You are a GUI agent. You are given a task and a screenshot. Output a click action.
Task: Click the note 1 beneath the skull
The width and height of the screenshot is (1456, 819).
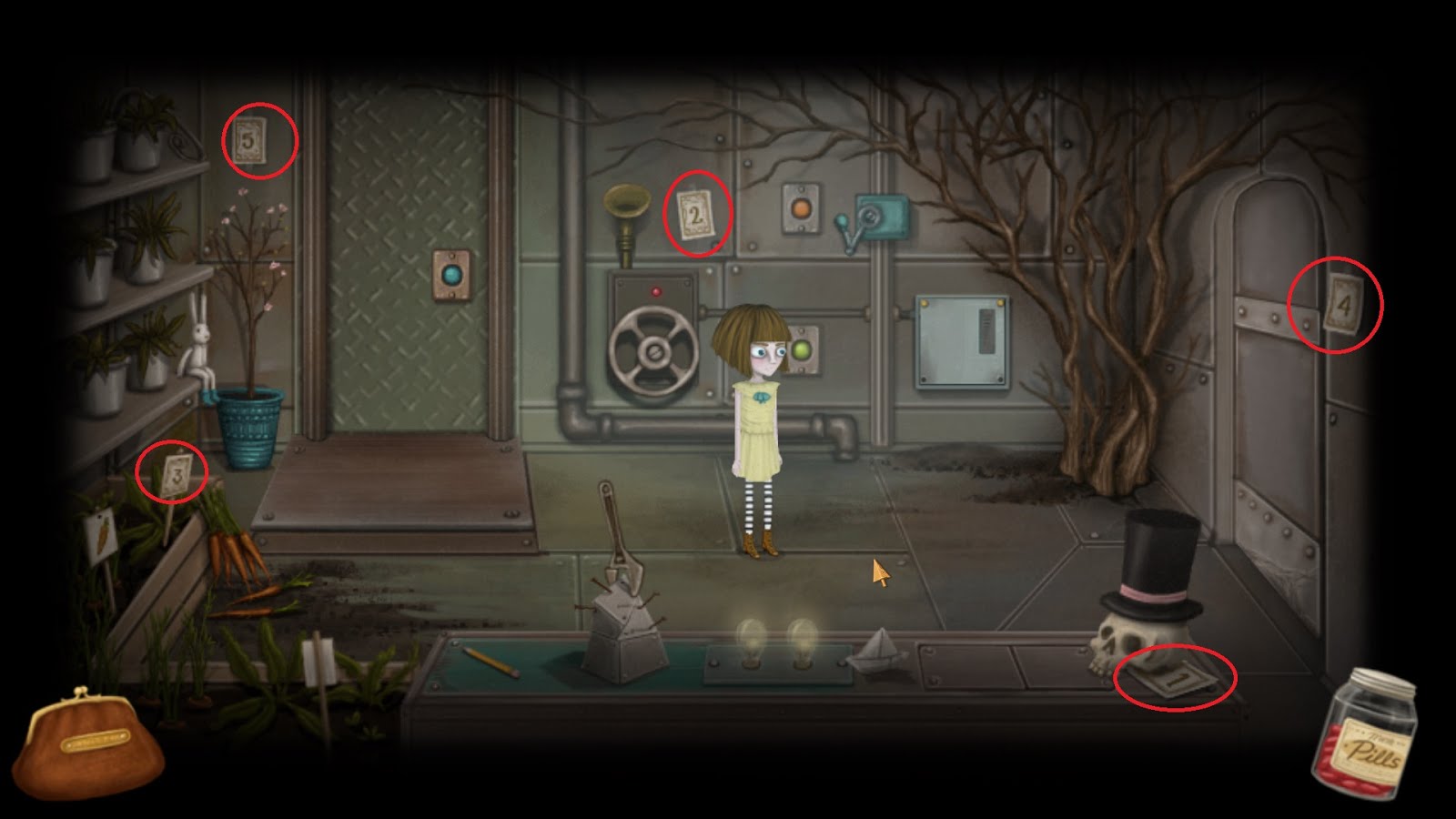(1176, 681)
